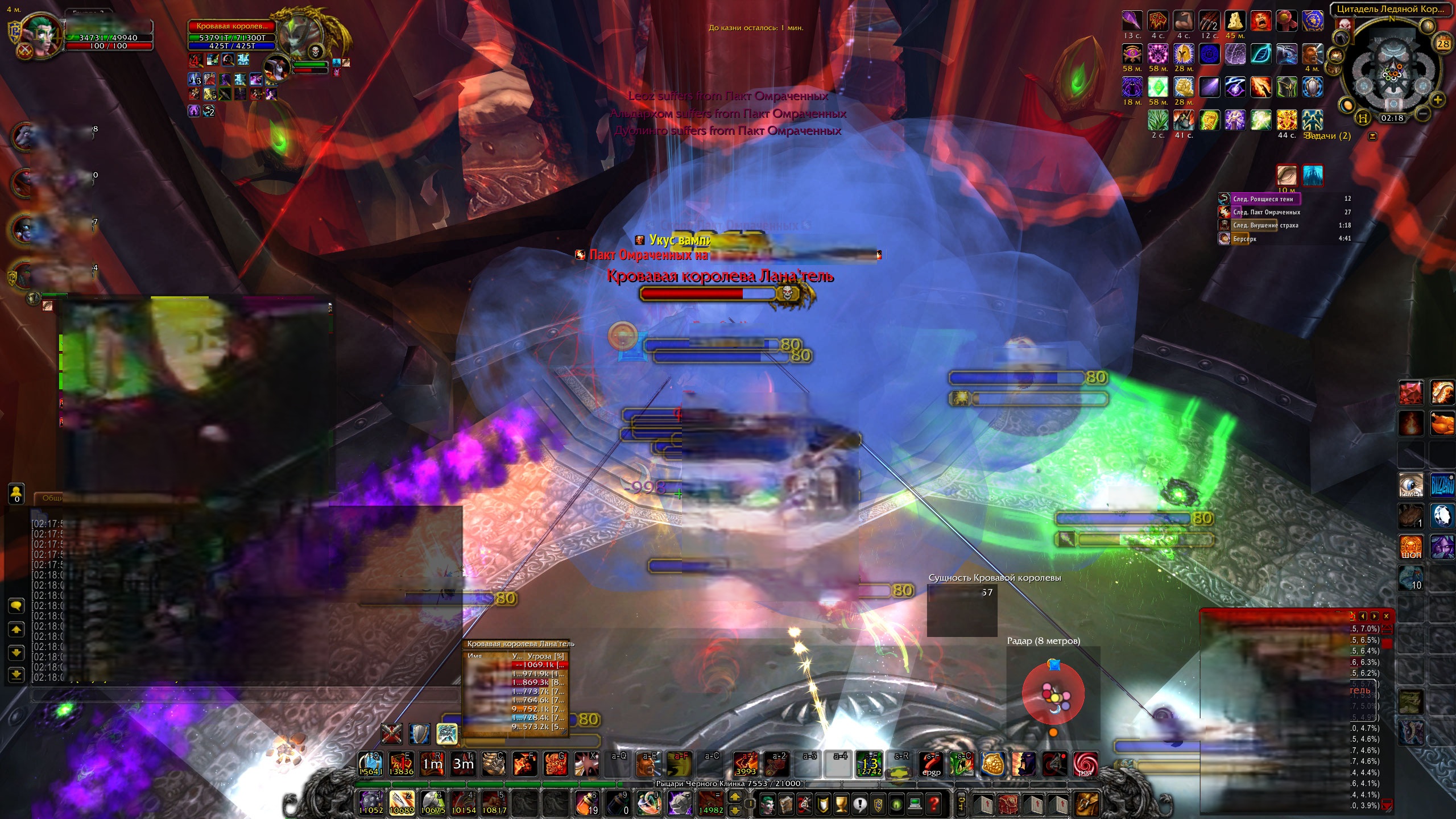
Task: Select the boss target frame Кровавая королев
Action: [231, 26]
